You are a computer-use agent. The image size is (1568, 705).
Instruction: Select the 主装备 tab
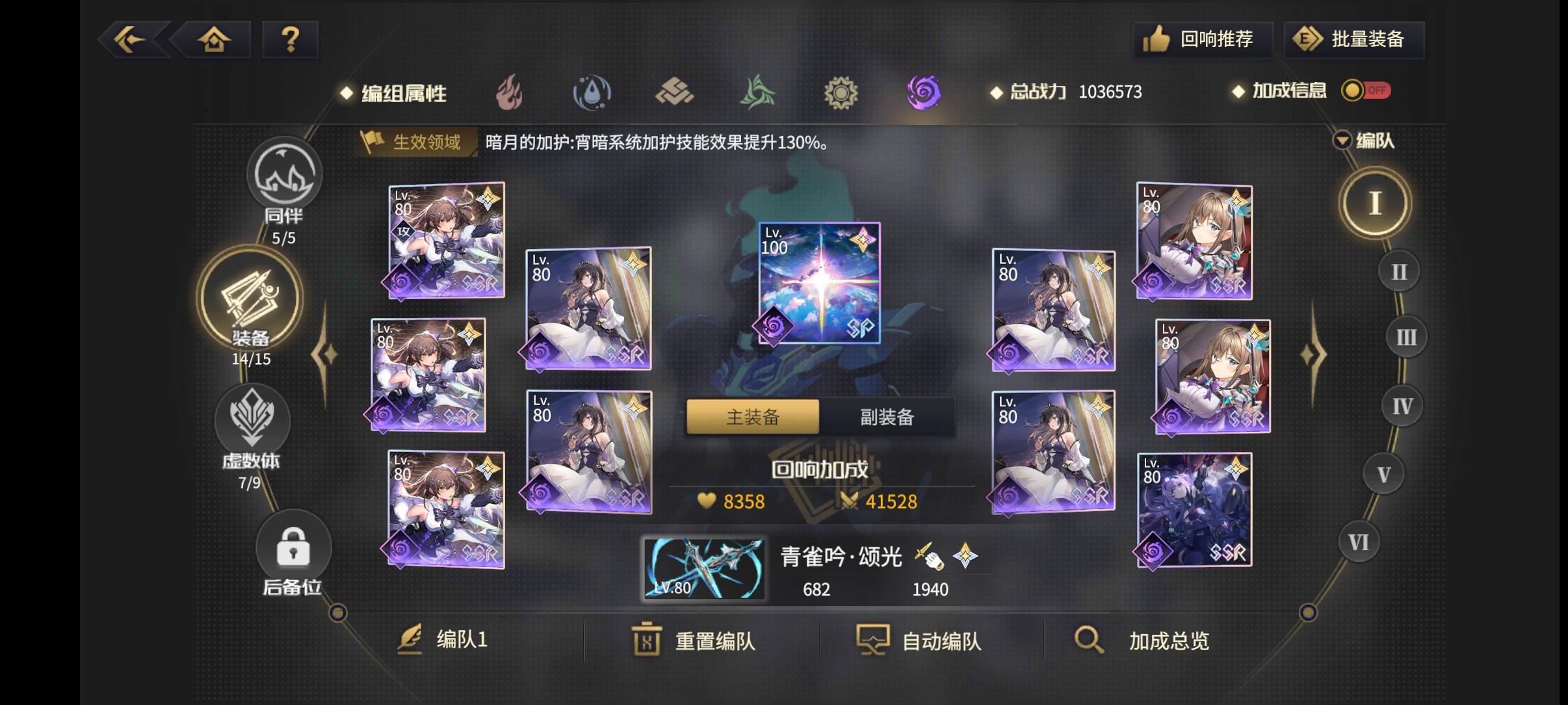[x=752, y=416]
